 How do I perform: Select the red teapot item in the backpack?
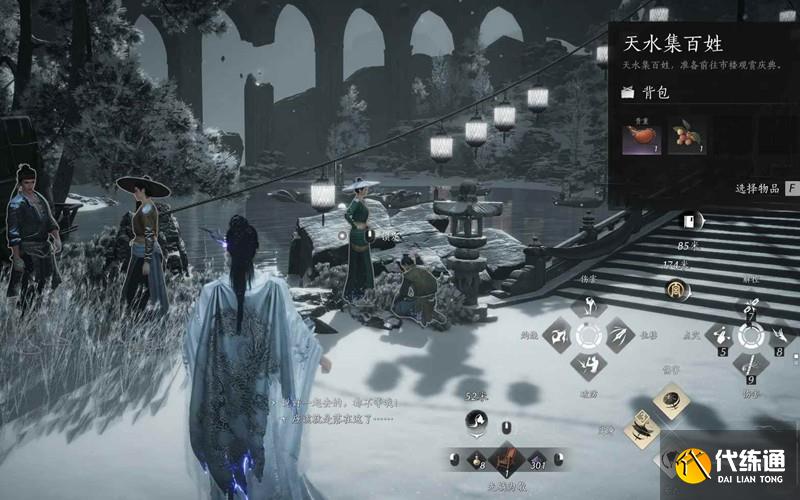coord(637,139)
